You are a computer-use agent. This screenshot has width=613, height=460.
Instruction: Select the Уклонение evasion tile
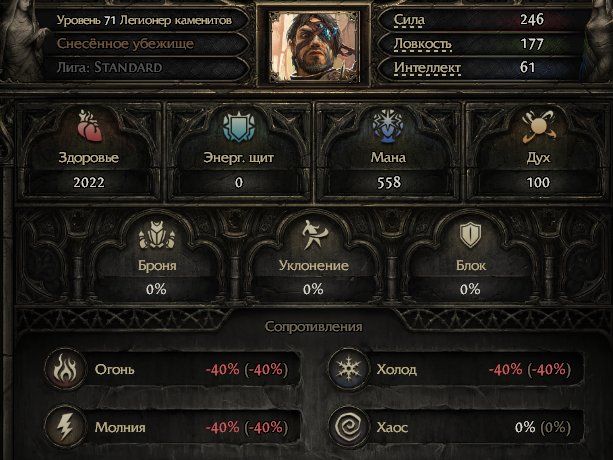[x=313, y=256]
